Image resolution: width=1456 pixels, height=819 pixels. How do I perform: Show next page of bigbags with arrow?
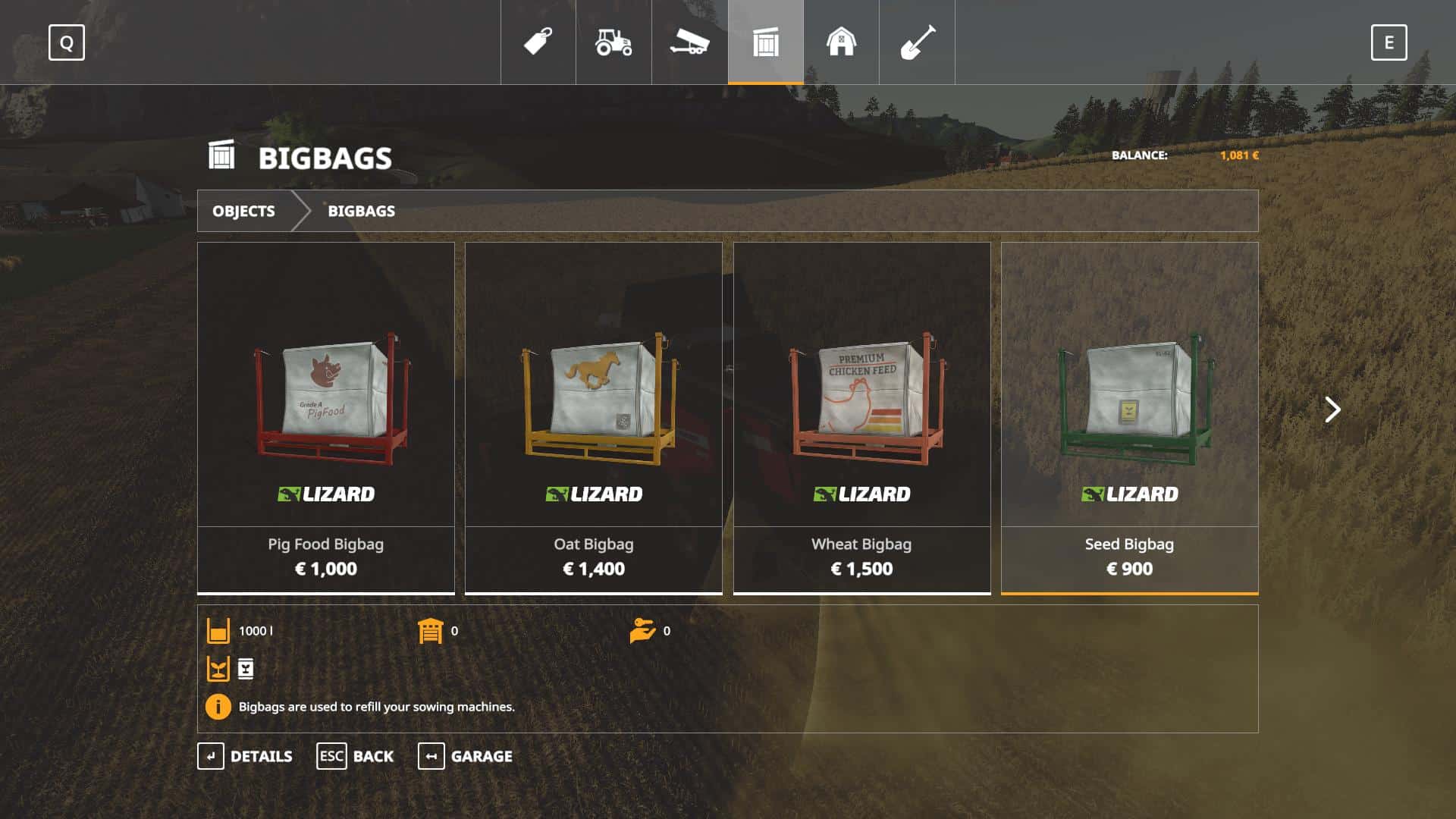[1332, 409]
